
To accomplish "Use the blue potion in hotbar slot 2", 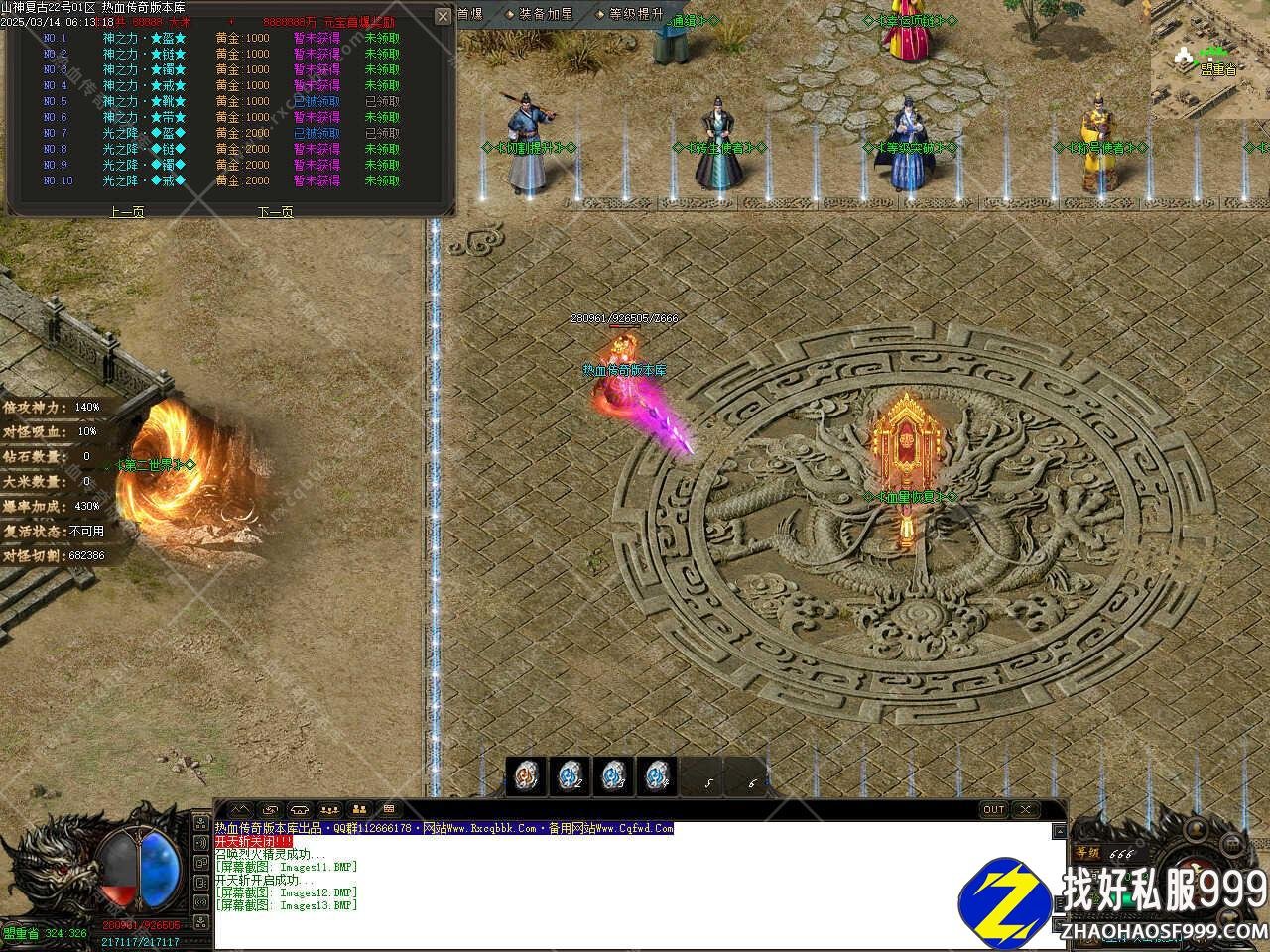I will coord(570,774).
